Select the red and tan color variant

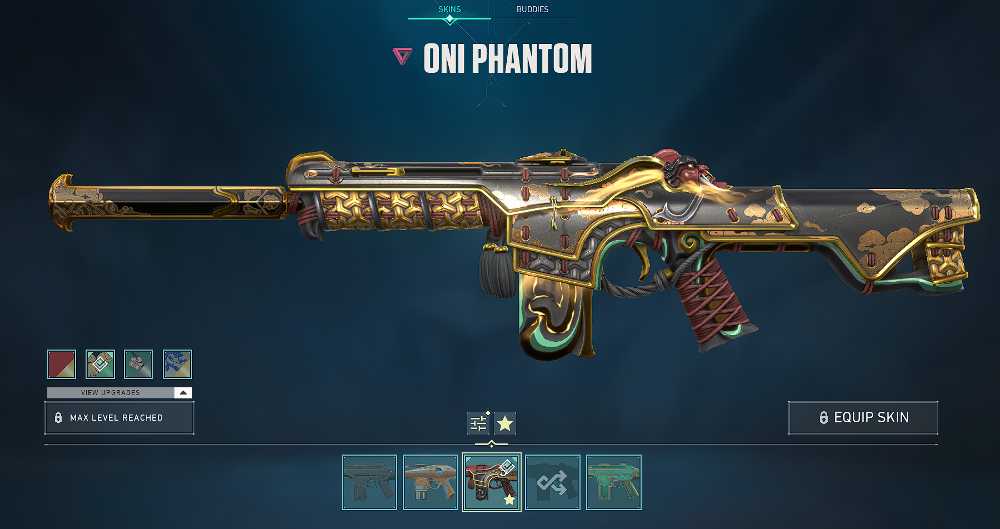click(x=61, y=364)
